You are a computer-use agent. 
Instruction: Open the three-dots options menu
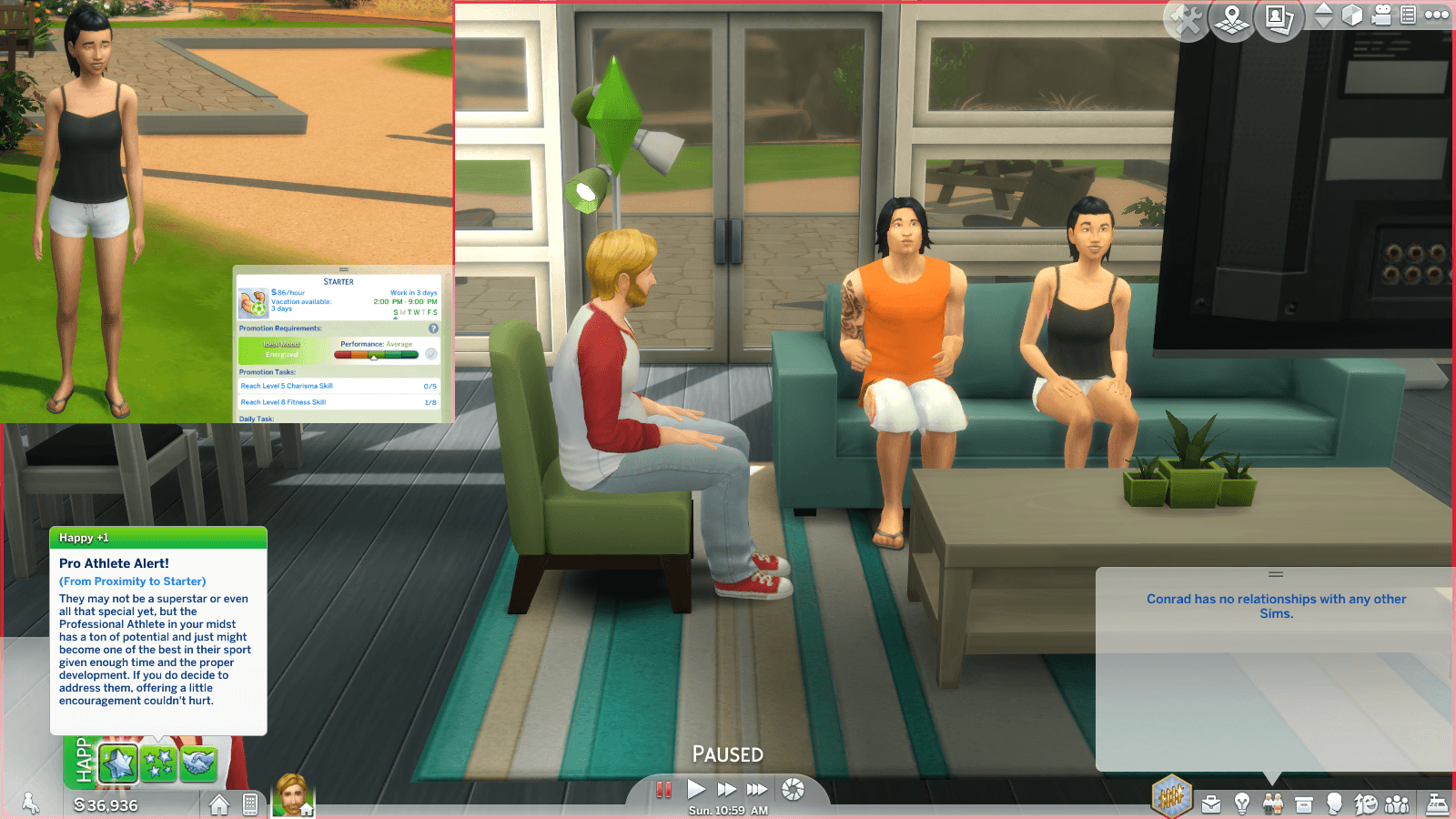click(1436, 15)
